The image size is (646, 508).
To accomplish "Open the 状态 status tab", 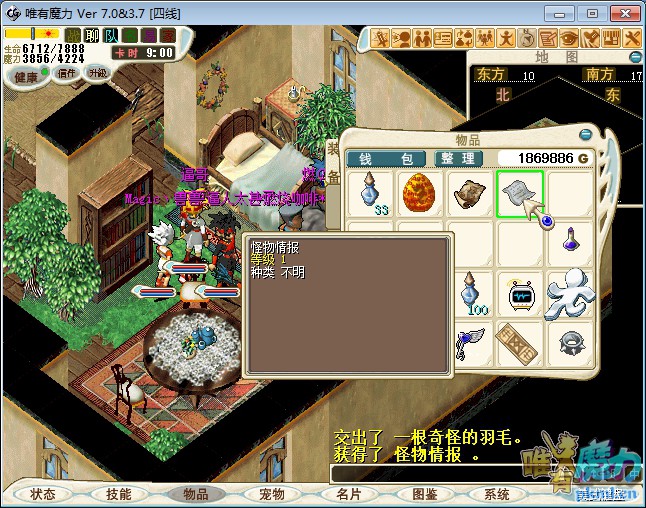I will pyautogui.click(x=43, y=494).
